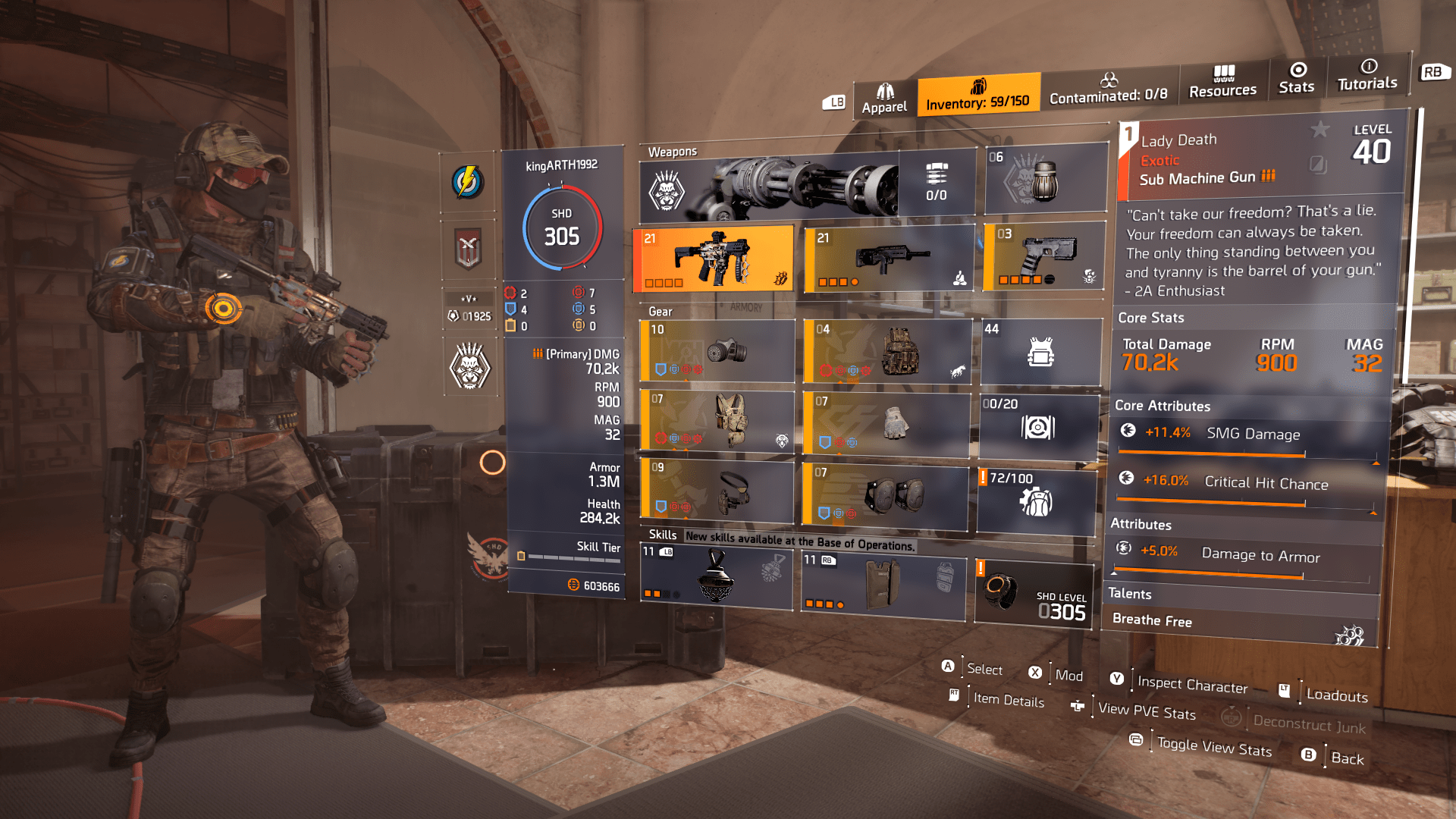Select the left skill slot
The height and width of the screenshot is (819, 1456).
716,576
